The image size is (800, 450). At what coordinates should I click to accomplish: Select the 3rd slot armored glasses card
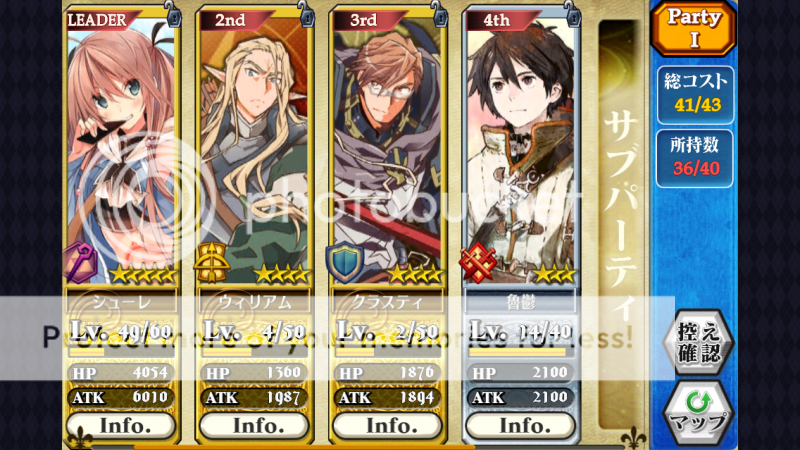(x=388, y=150)
